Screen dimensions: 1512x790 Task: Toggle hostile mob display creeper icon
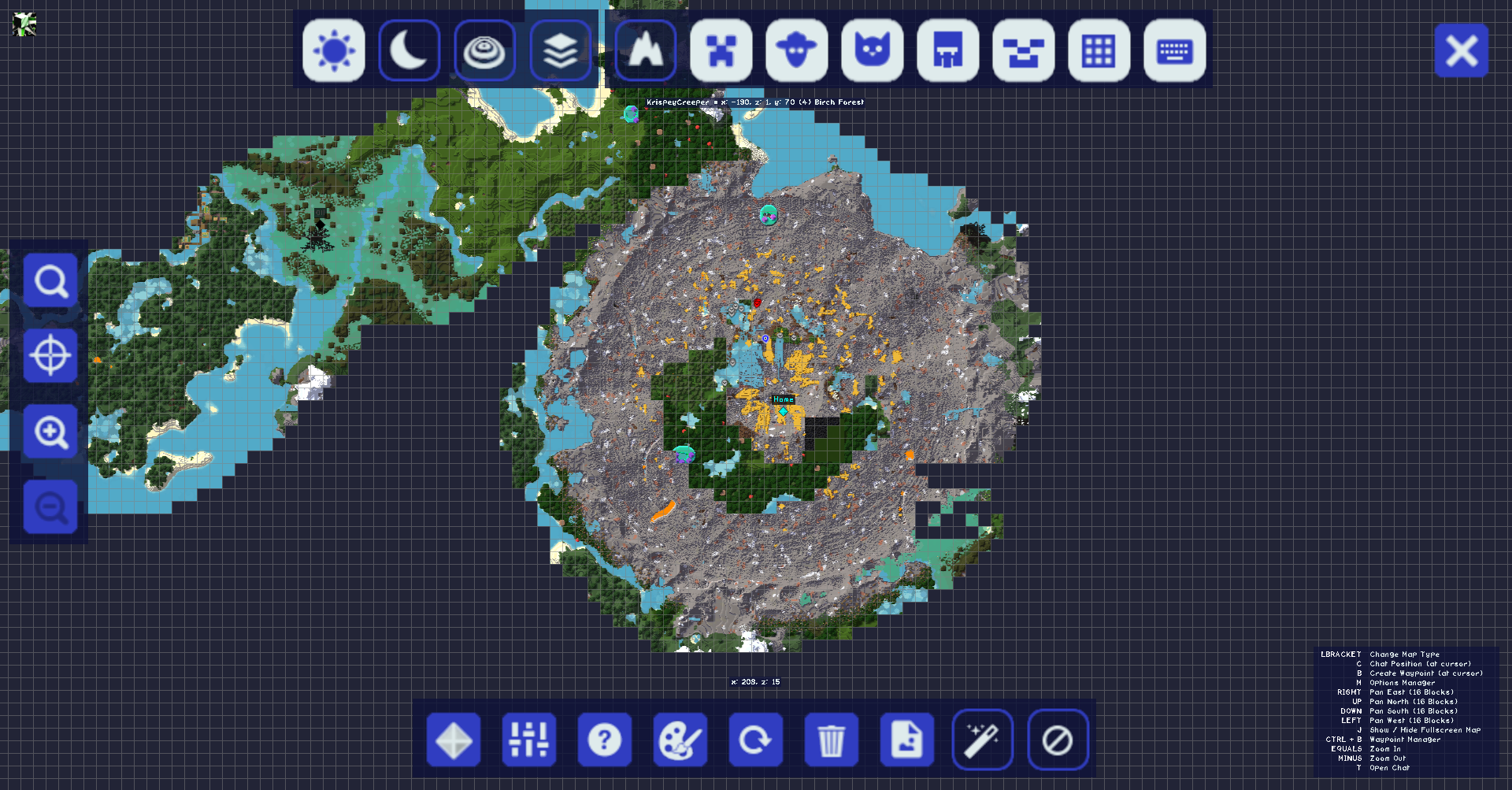722,51
